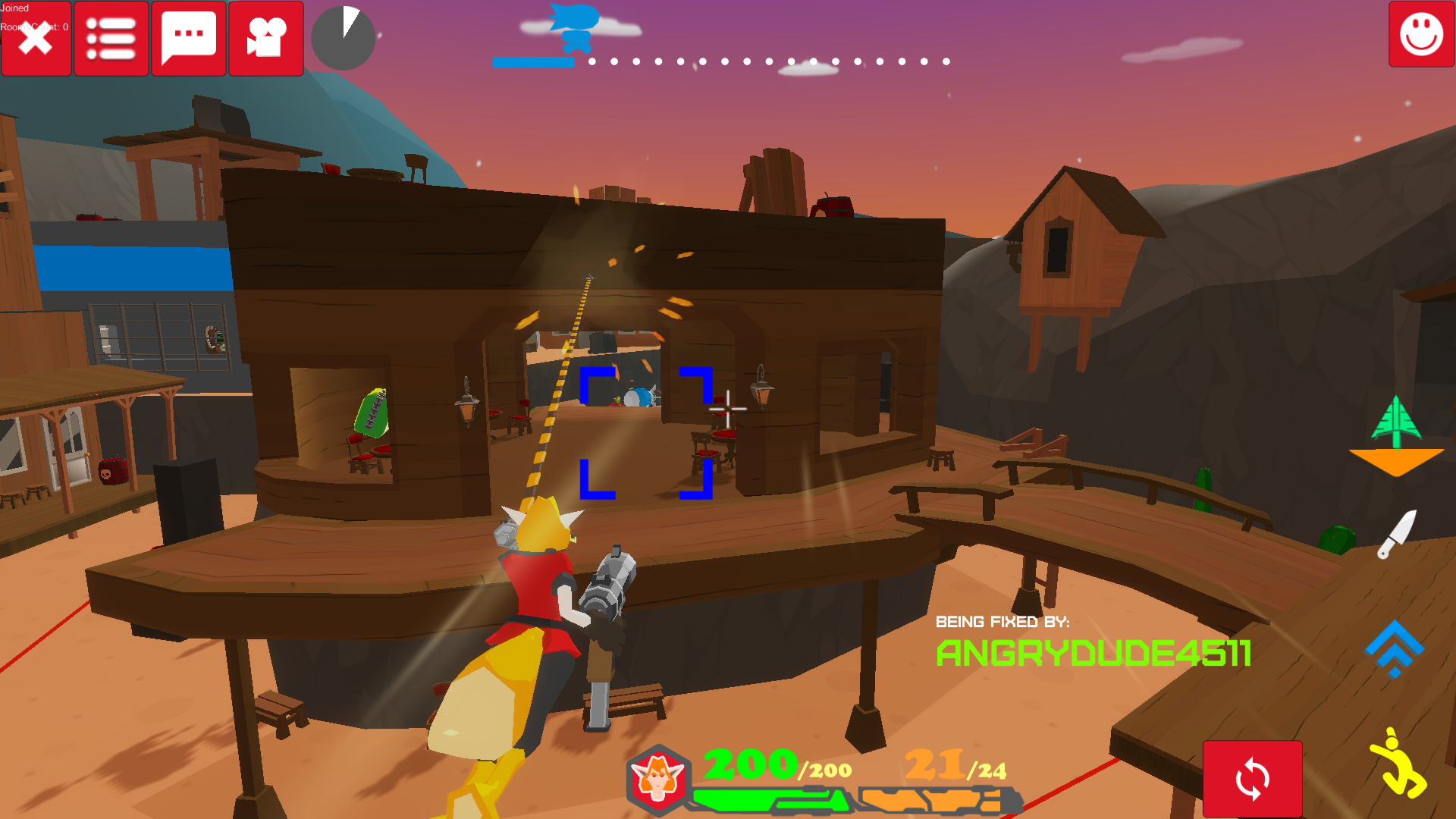Click the round timer indicator
This screenshot has height=819, width=1456.
pyautogui.click(x=343, y=36)
